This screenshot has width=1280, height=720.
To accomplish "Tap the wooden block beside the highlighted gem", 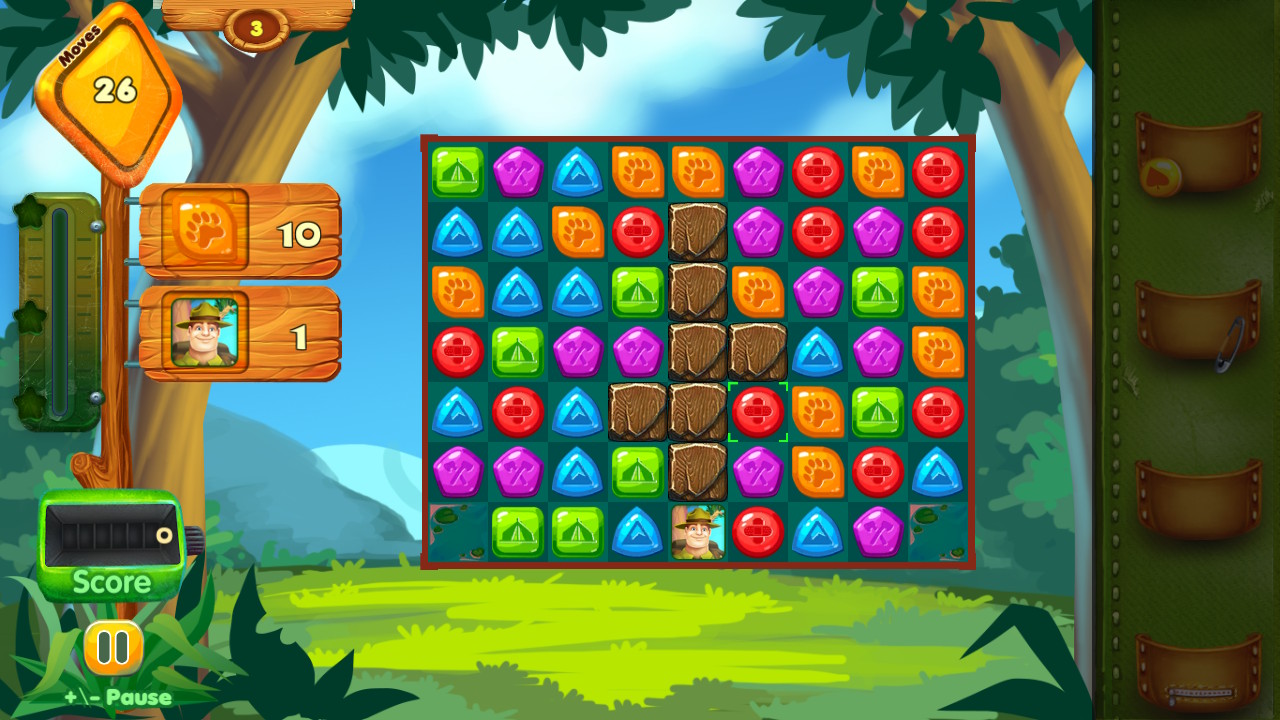I will click(x=697, y=410).
